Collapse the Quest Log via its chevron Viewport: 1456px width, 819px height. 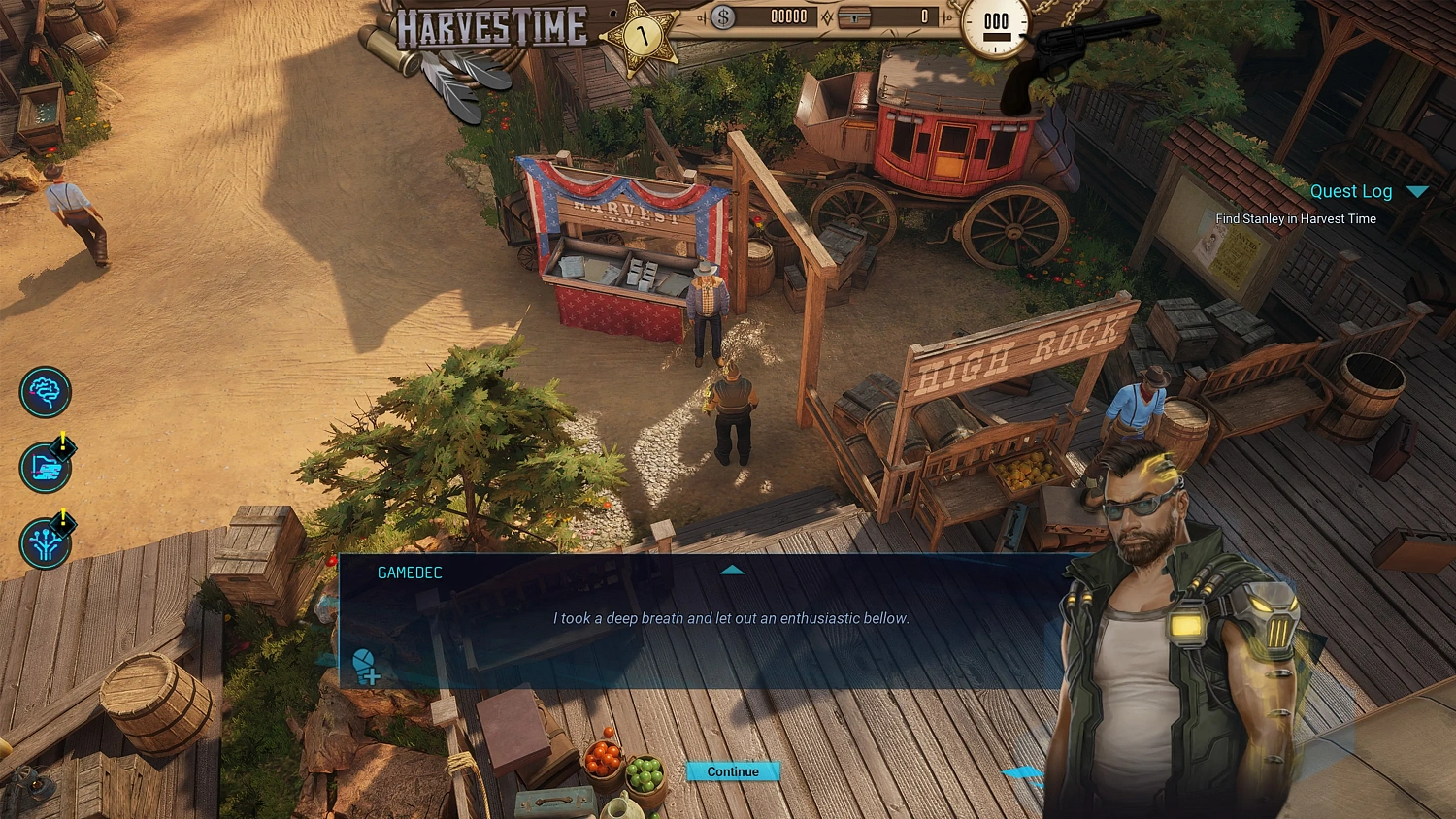tap(1415, 191)
